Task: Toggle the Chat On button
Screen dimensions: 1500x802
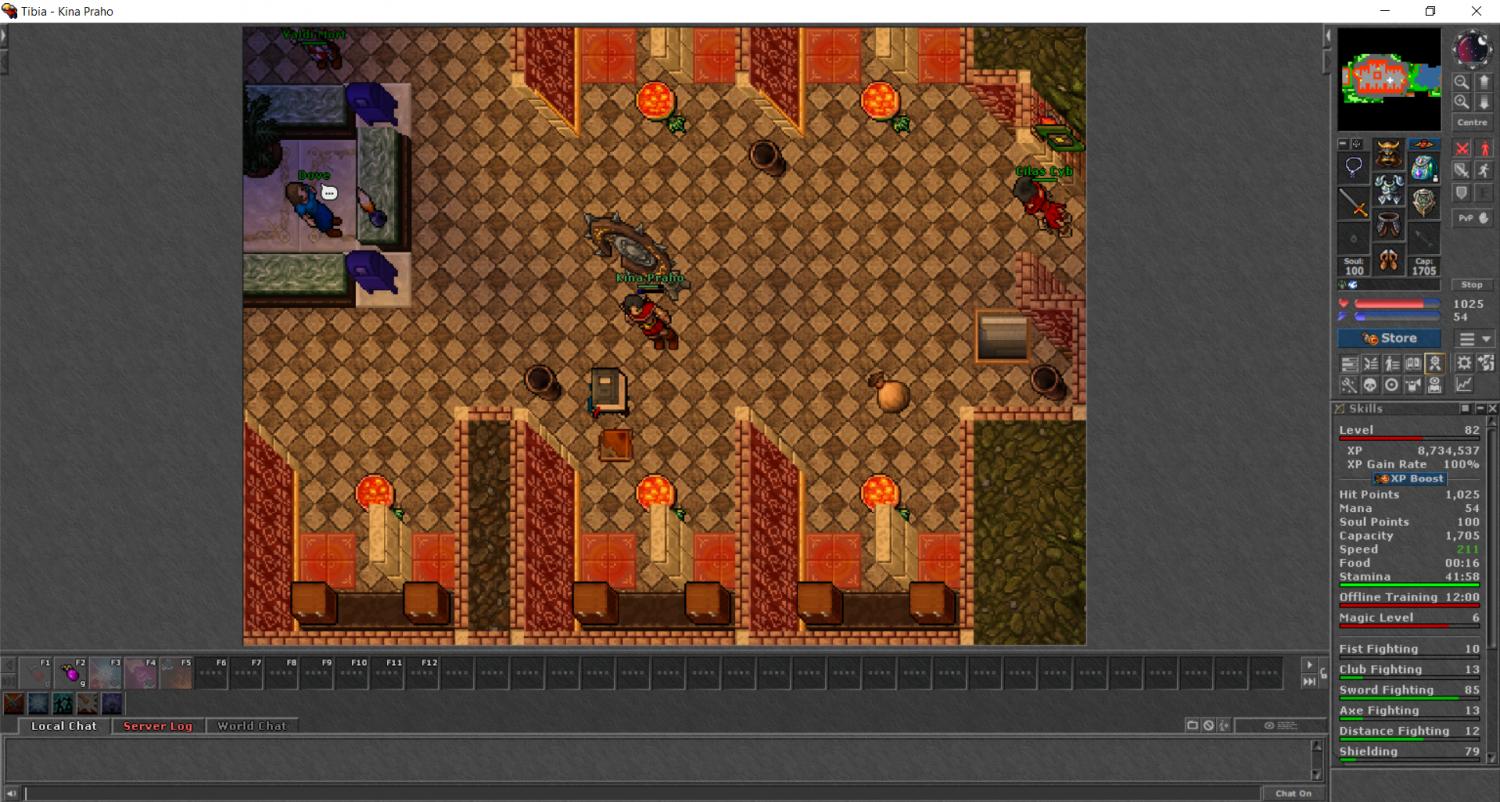Action: [1293, 793]
